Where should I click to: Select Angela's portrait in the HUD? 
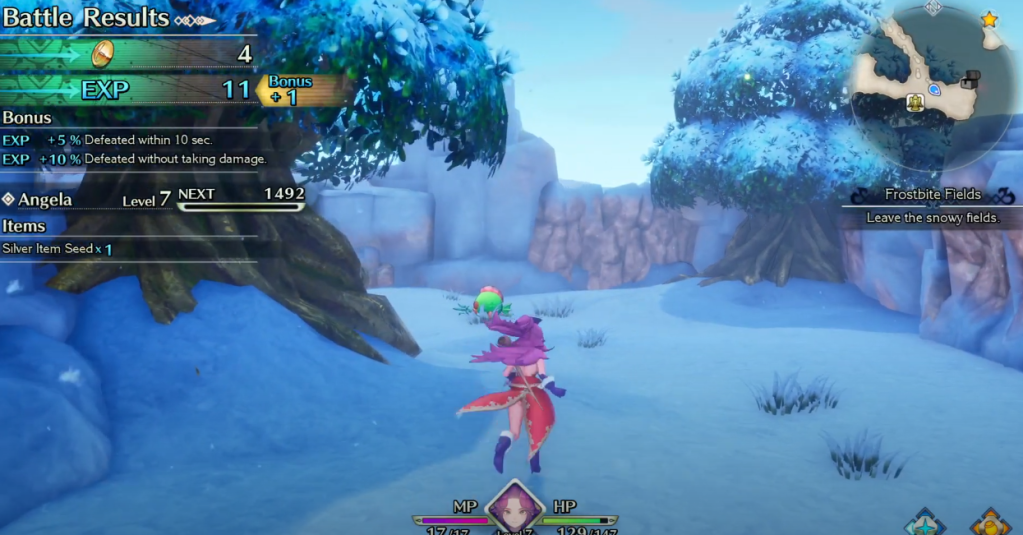(515, 507)
